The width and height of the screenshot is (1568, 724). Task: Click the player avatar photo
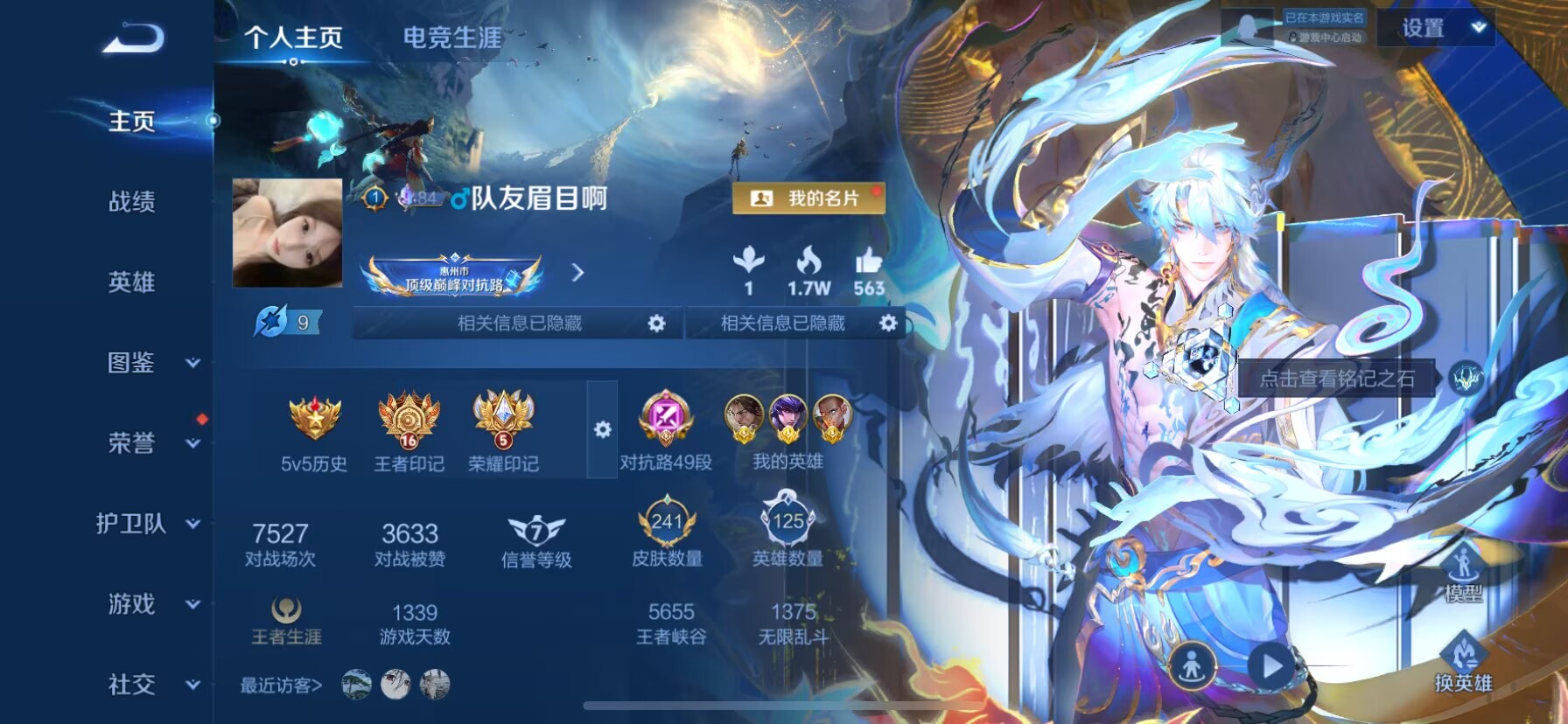(286, 232)
